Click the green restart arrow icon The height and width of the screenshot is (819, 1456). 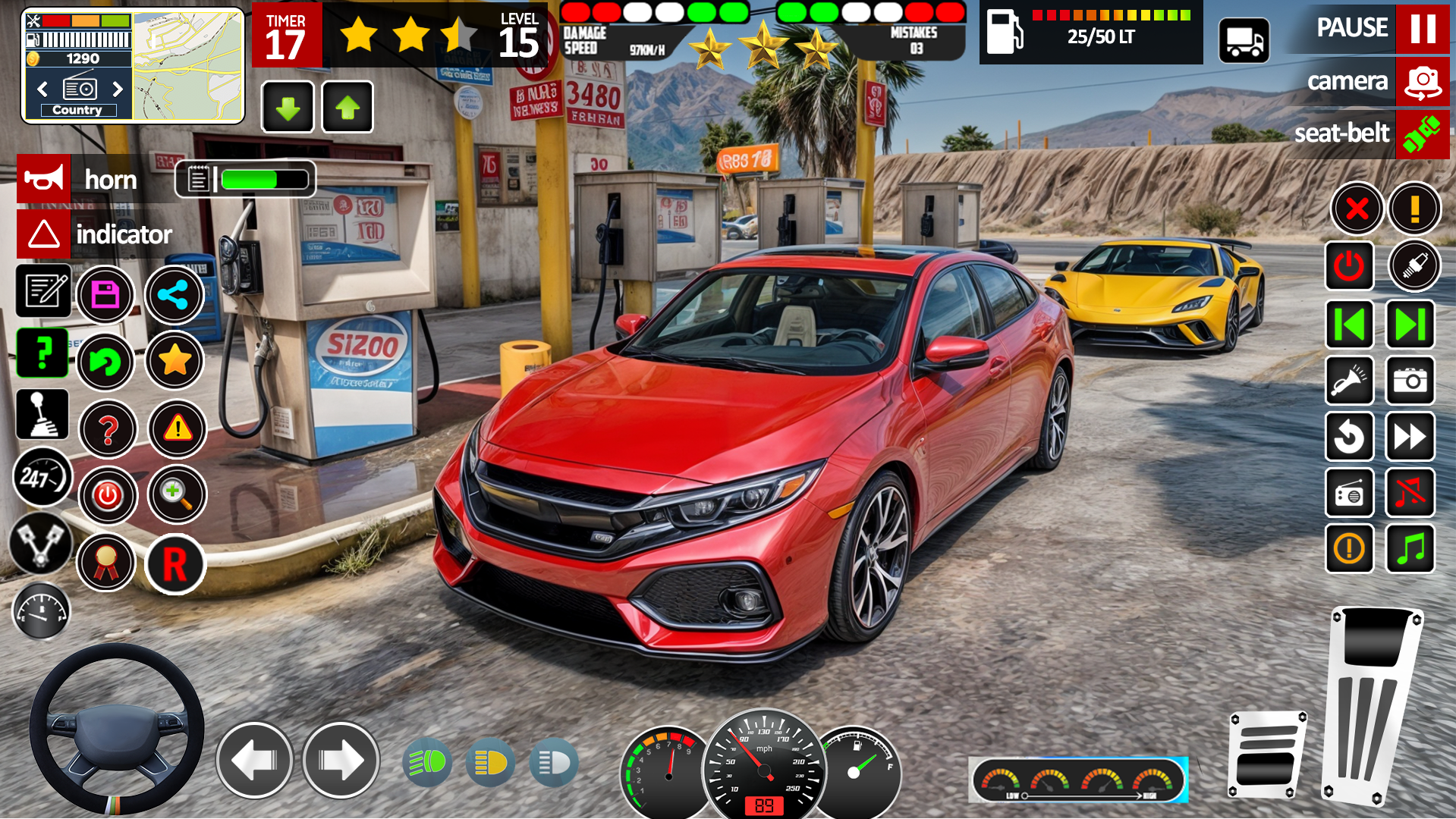pos(106,362)
